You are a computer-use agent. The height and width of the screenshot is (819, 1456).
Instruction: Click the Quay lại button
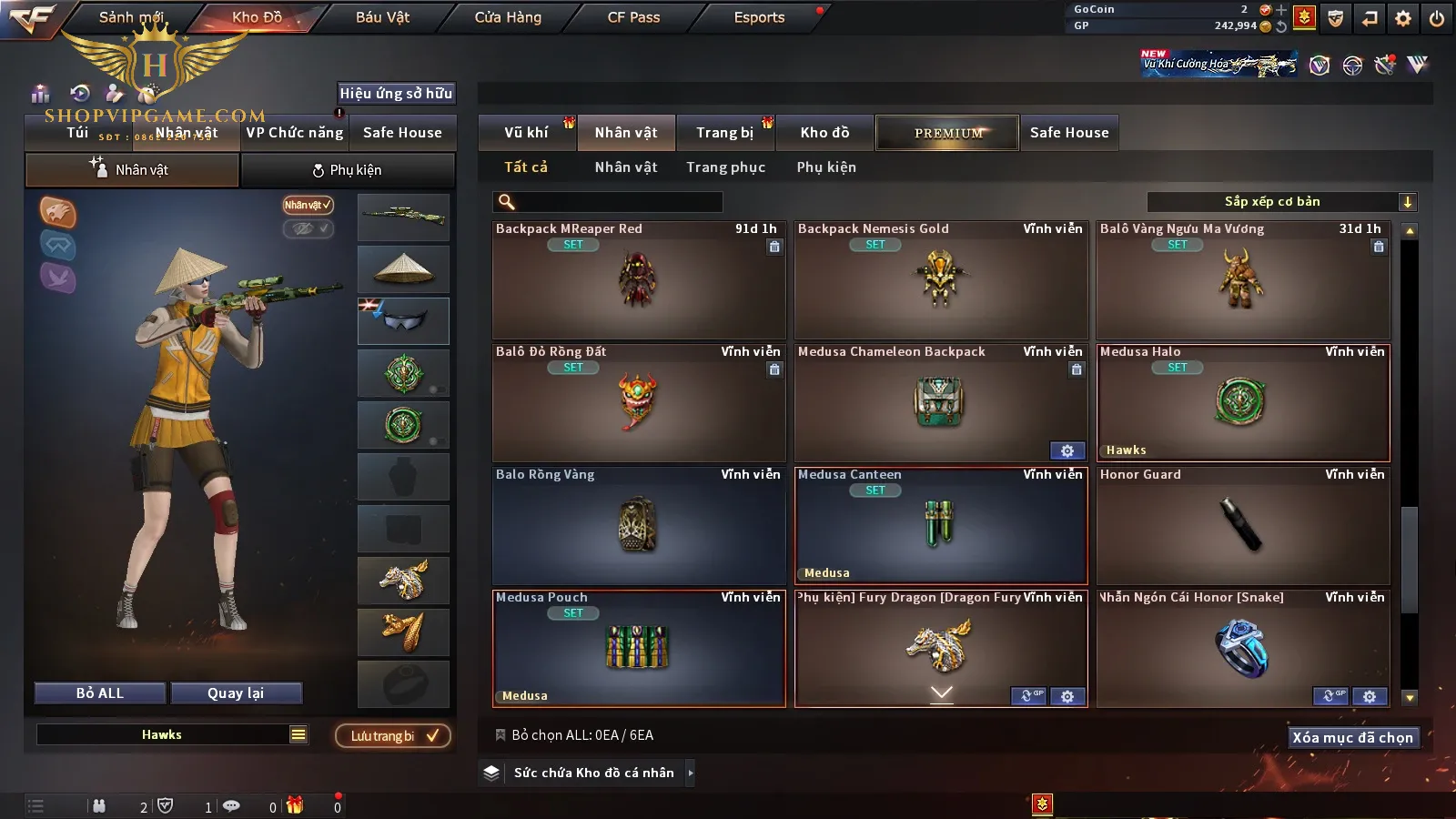pos(236,693)
